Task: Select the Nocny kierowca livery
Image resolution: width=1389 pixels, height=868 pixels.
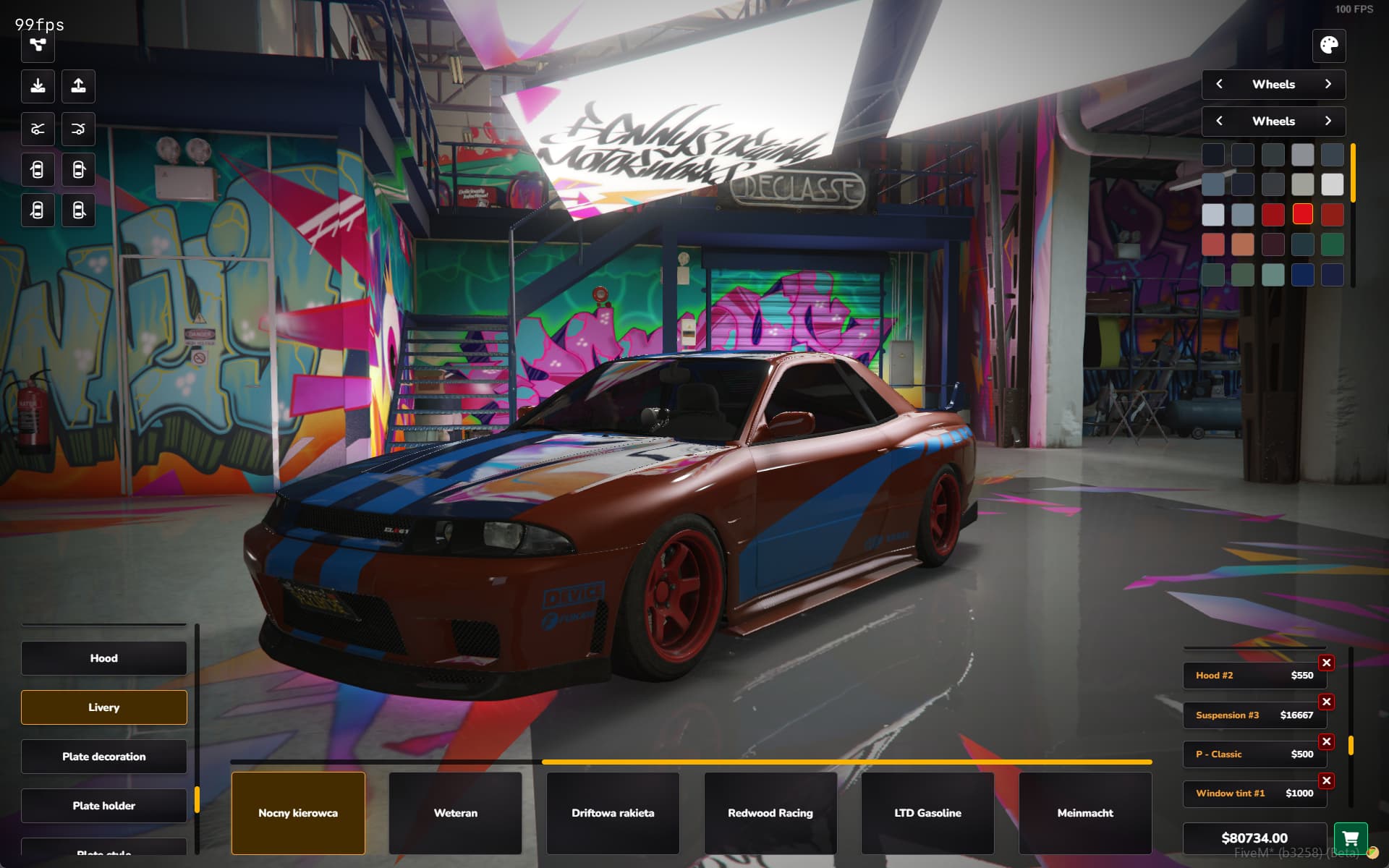Action: [x=298, y=813]
